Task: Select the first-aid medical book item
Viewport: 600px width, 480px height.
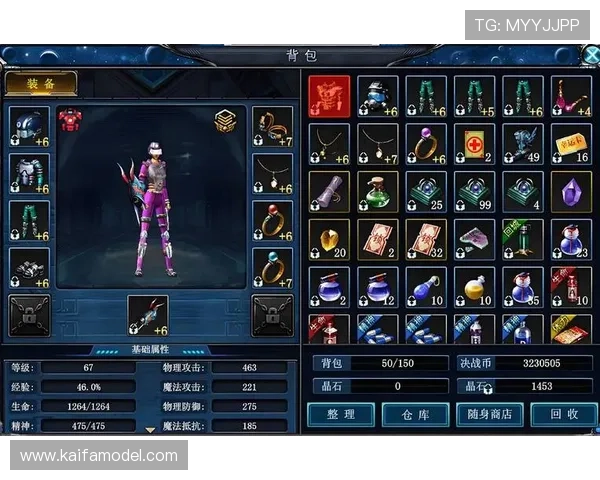Action: (473, 144)
